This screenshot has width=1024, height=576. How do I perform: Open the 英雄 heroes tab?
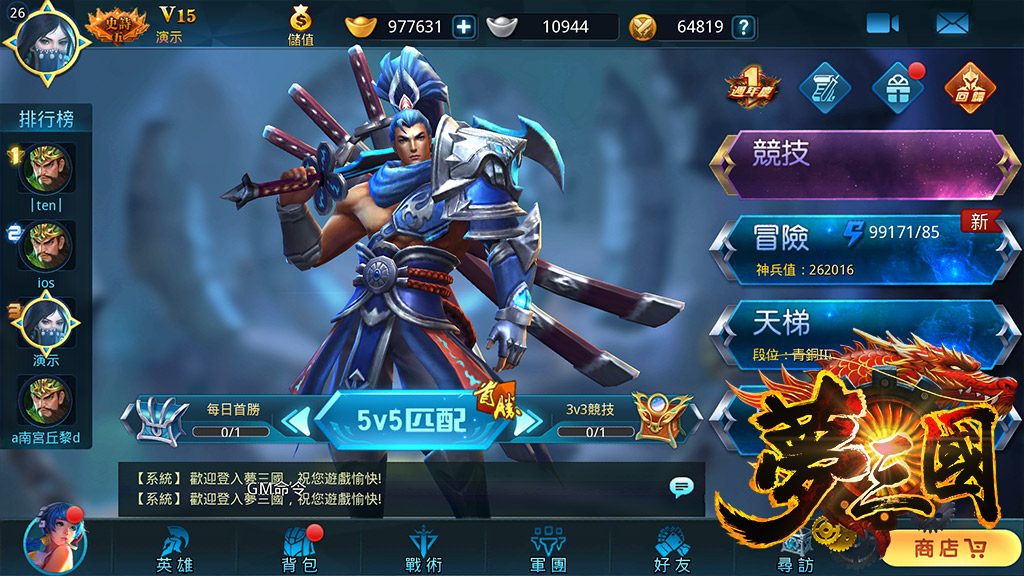174,550
